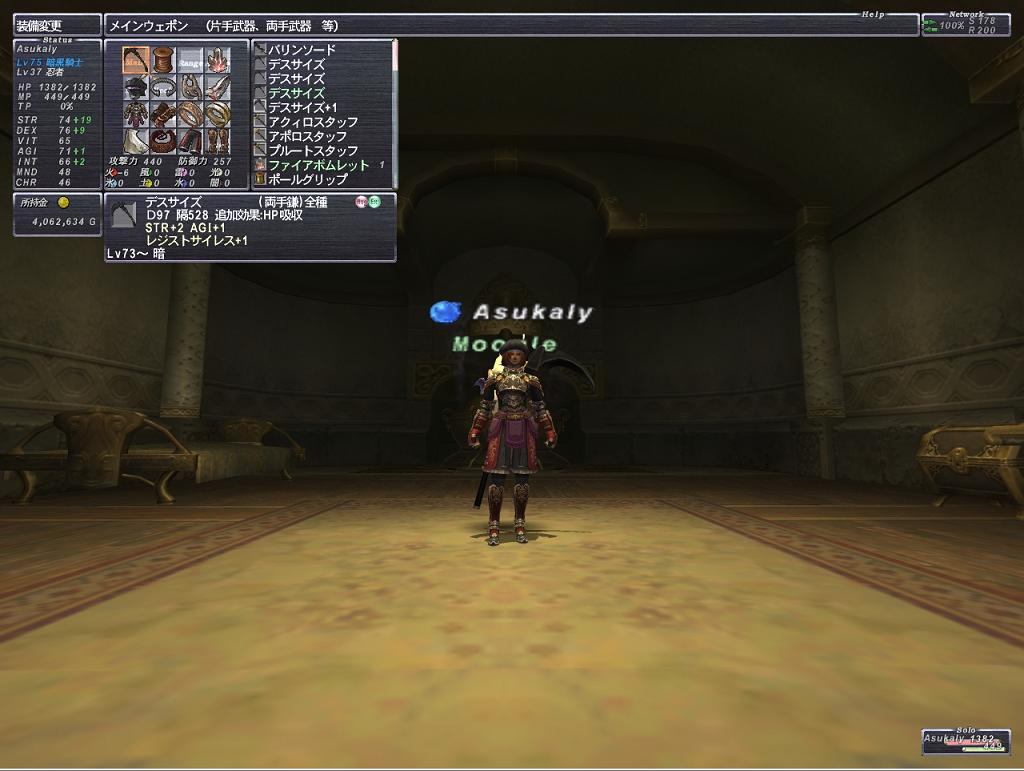1024x771 pixels.
Task: Select the main weapon scythe slot
Action: (x=136, y=60)
